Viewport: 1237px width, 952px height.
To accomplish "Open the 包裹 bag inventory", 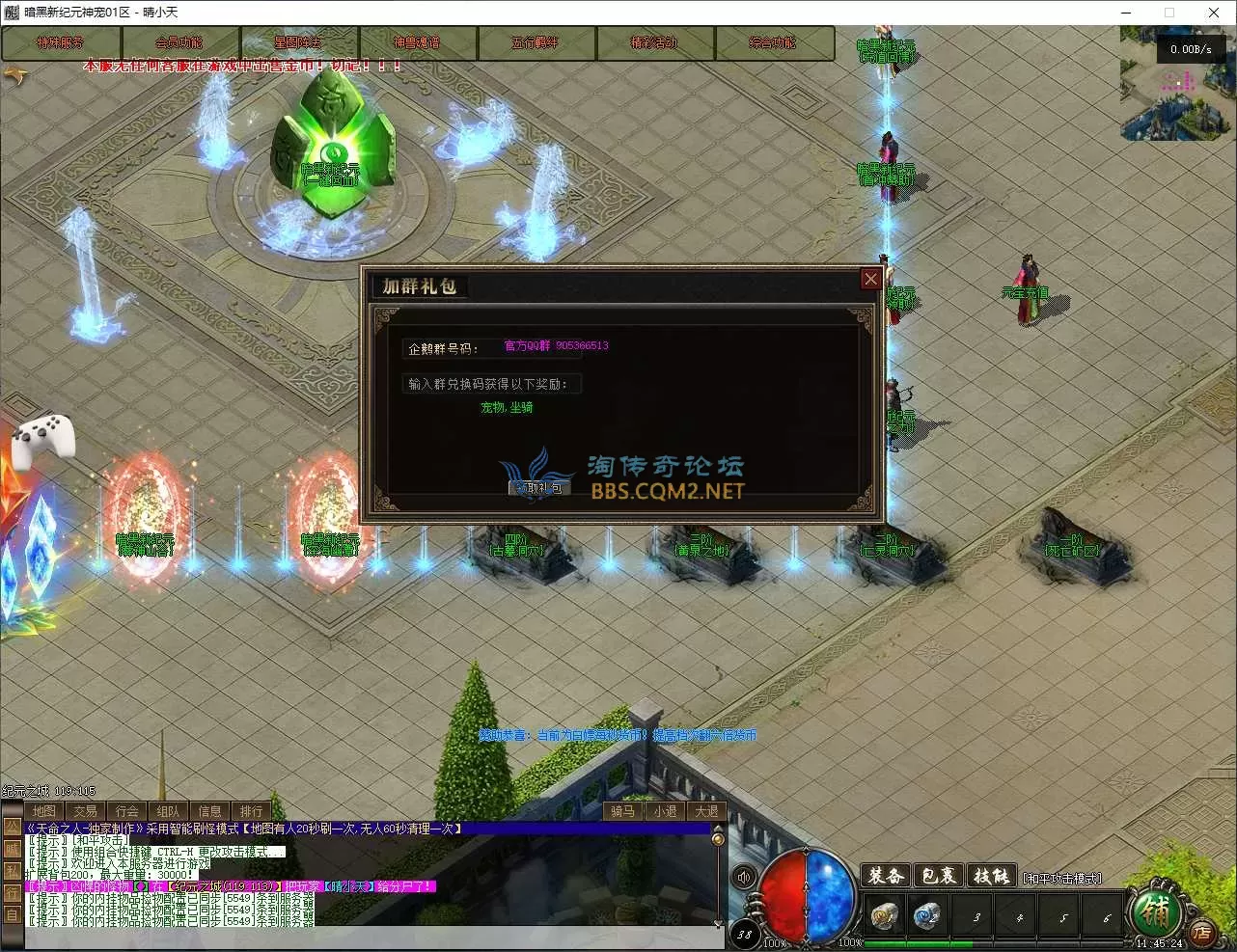I will point(938,876).
